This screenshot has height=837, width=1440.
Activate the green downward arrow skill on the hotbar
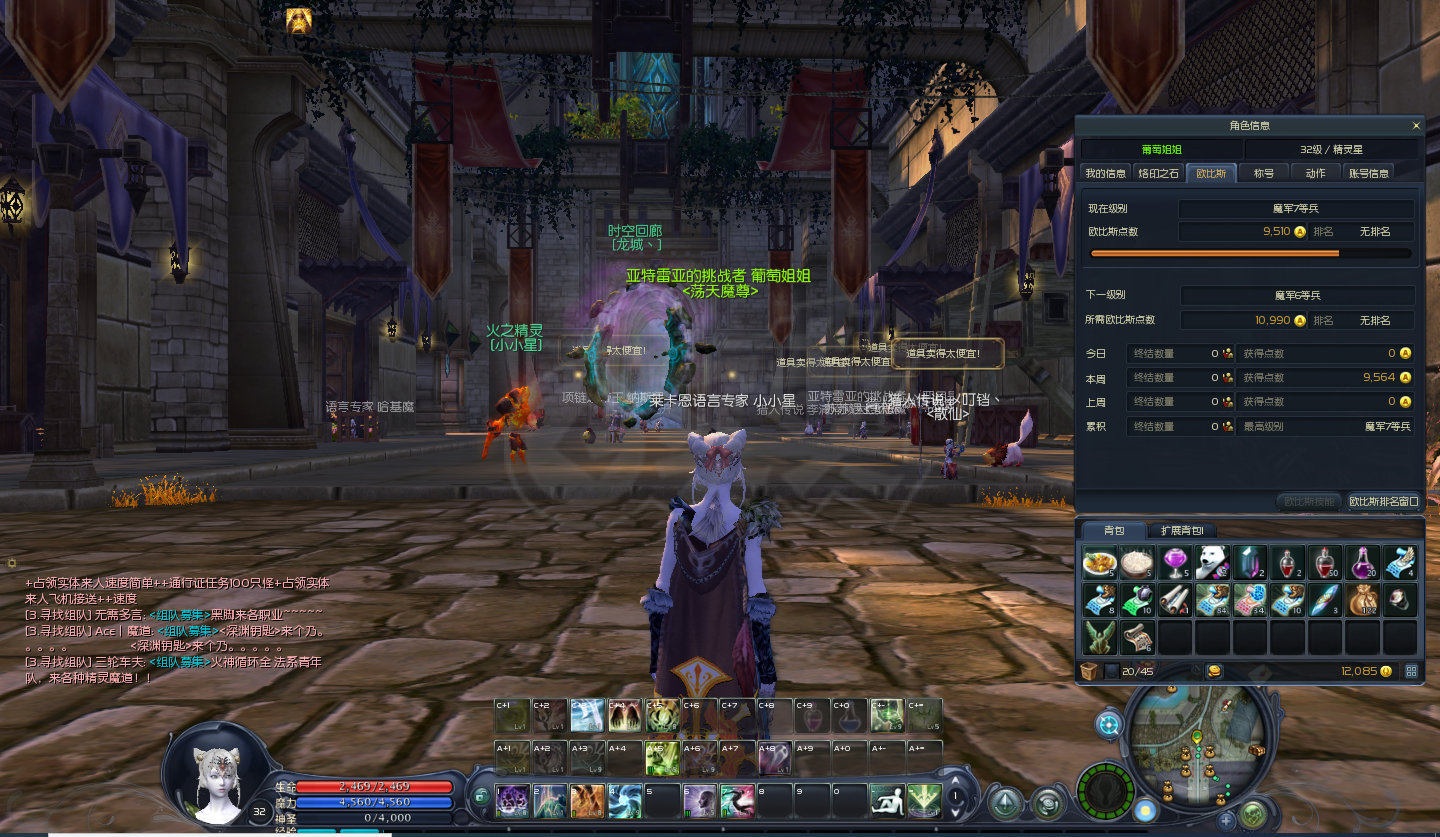pos(924,800)
